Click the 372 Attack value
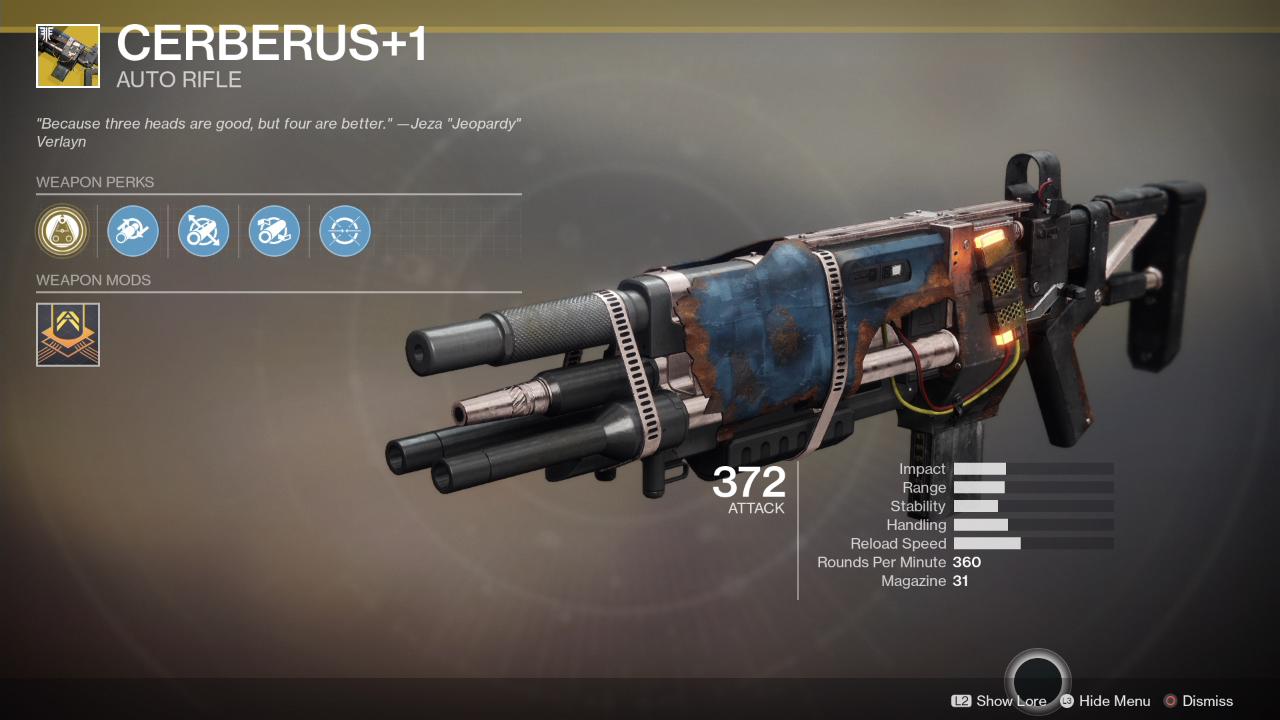The height and width of the screenshot is (720, 1280). [x=750, y=484]
